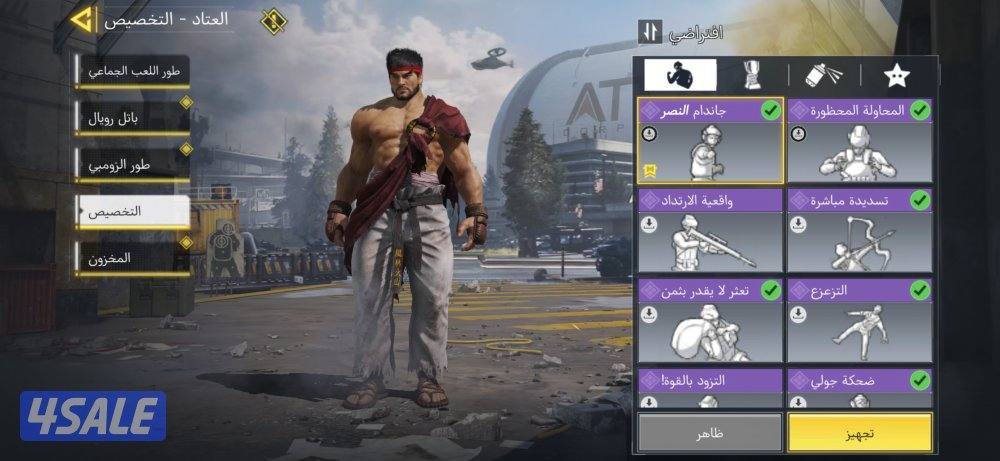Pick the تسديدة مباشرة archer emote

[x=859, y=231]
